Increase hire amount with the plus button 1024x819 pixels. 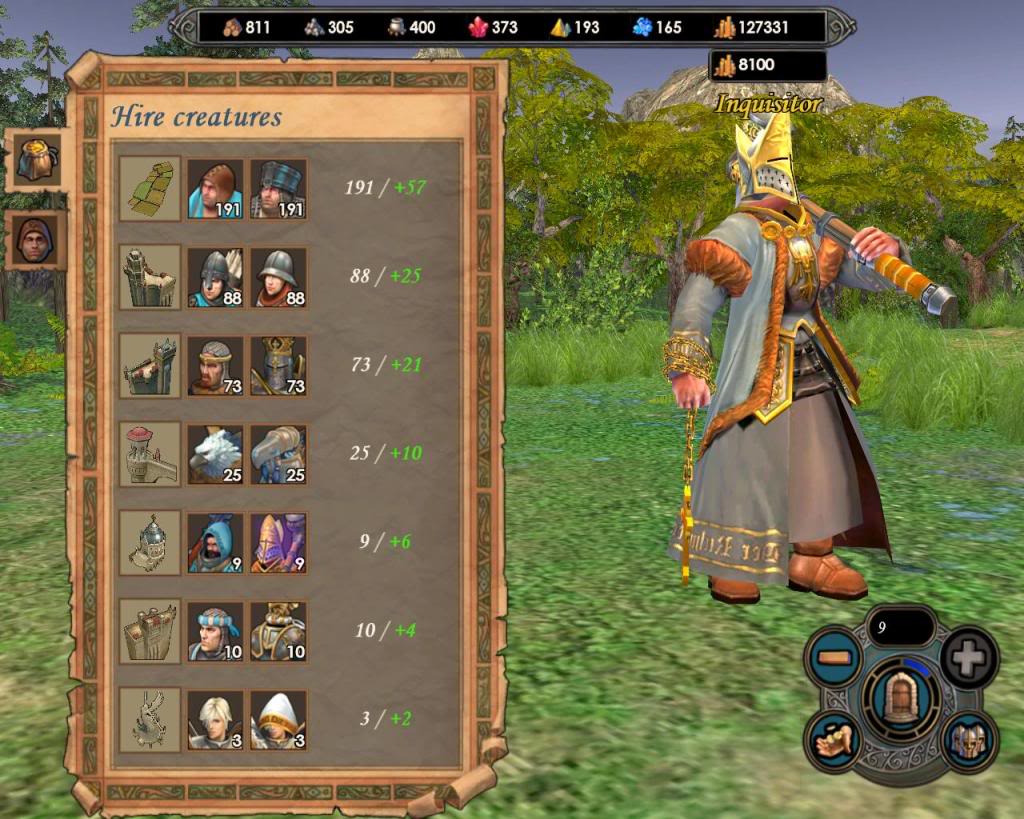968,658
